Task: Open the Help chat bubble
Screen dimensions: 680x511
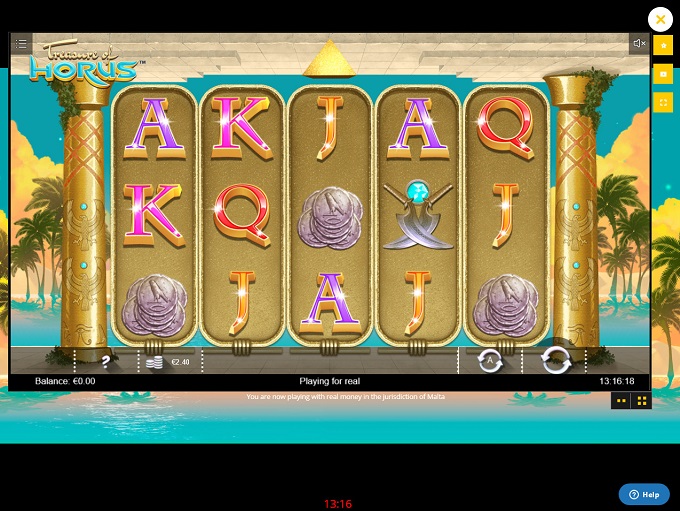Action: click(644, 495)
